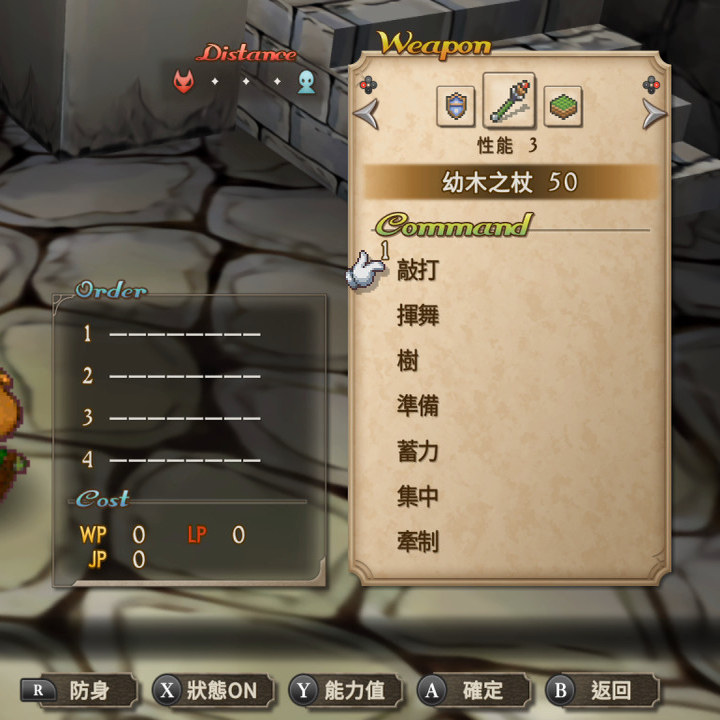Image resolution: width=720 pixels, height=720 pixels.
Task: Click the right weapon arrow
Action: pyautogui.click(x=654, y=113)
